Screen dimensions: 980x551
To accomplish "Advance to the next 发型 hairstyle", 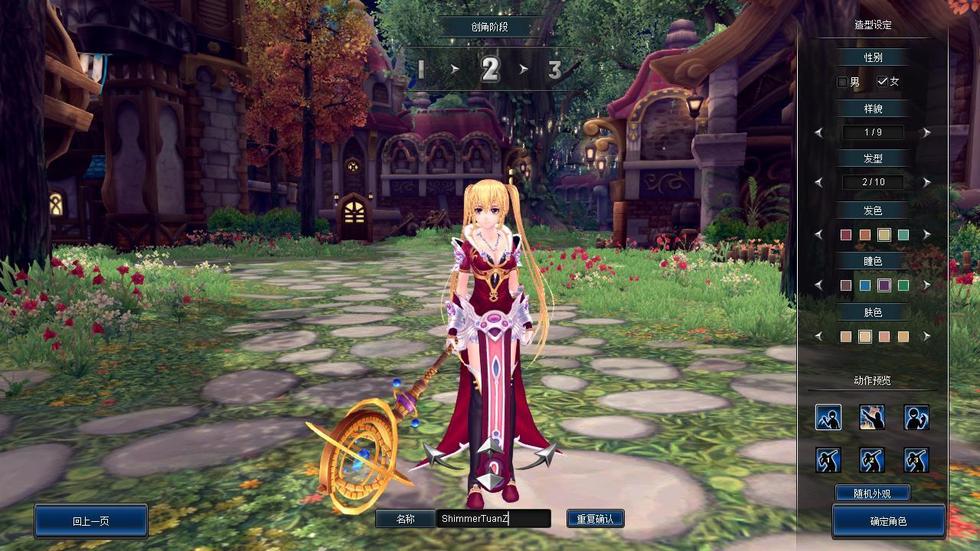I will coord(927,182).
